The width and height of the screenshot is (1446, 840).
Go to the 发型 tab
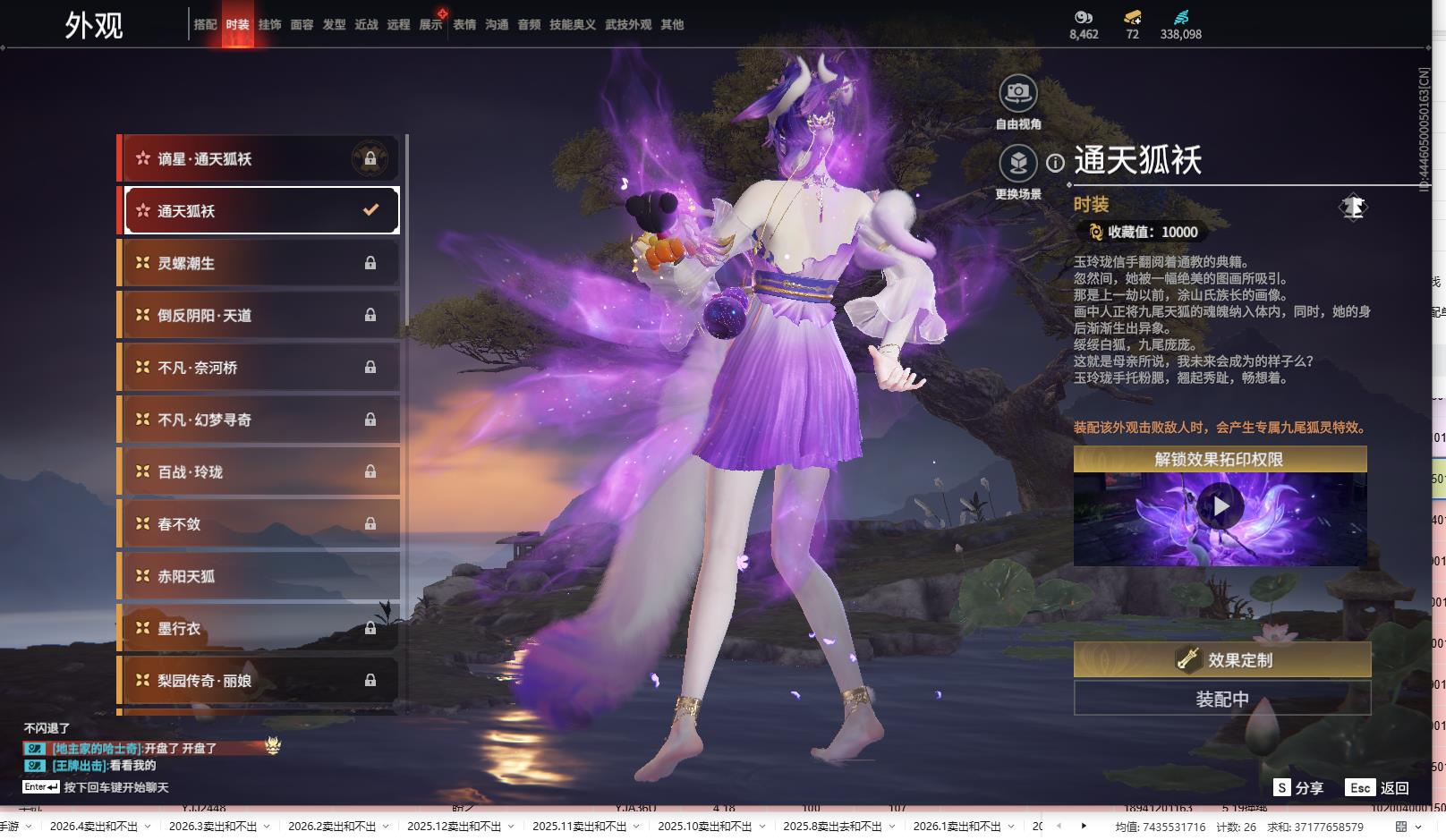(x=334, y=25)
